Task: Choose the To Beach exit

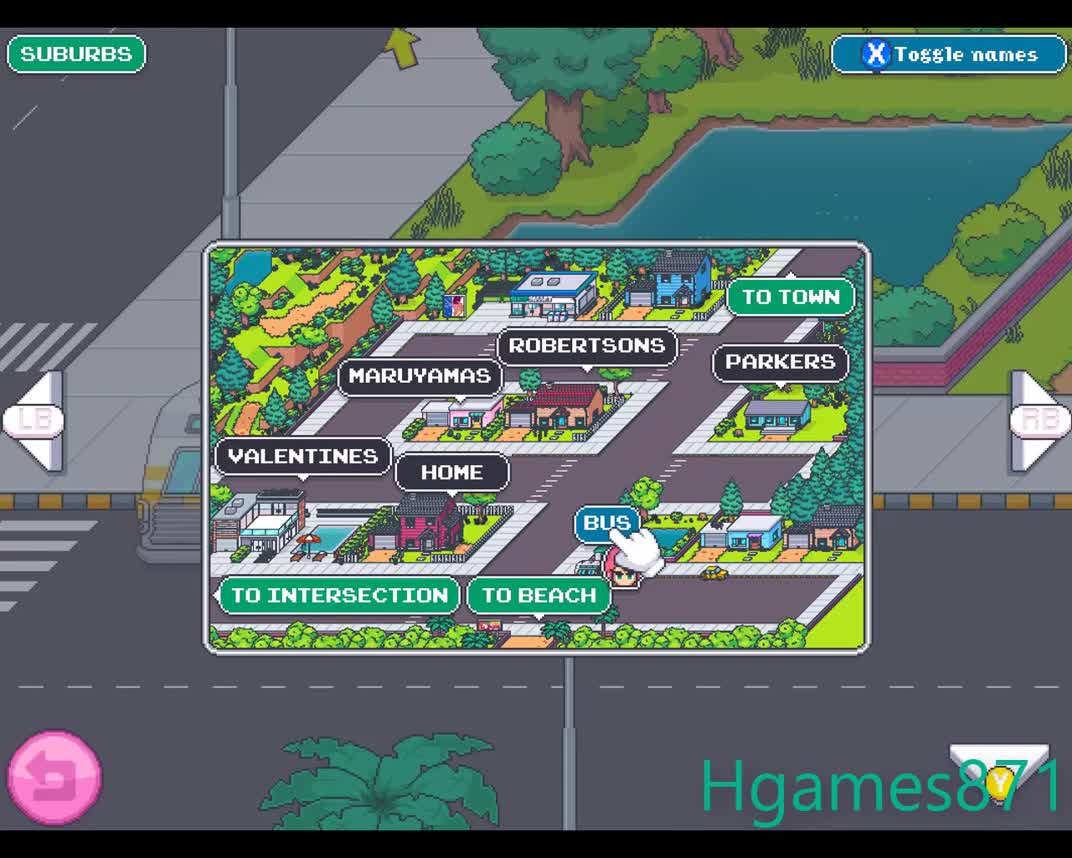Action: click(x=539, y=596)
